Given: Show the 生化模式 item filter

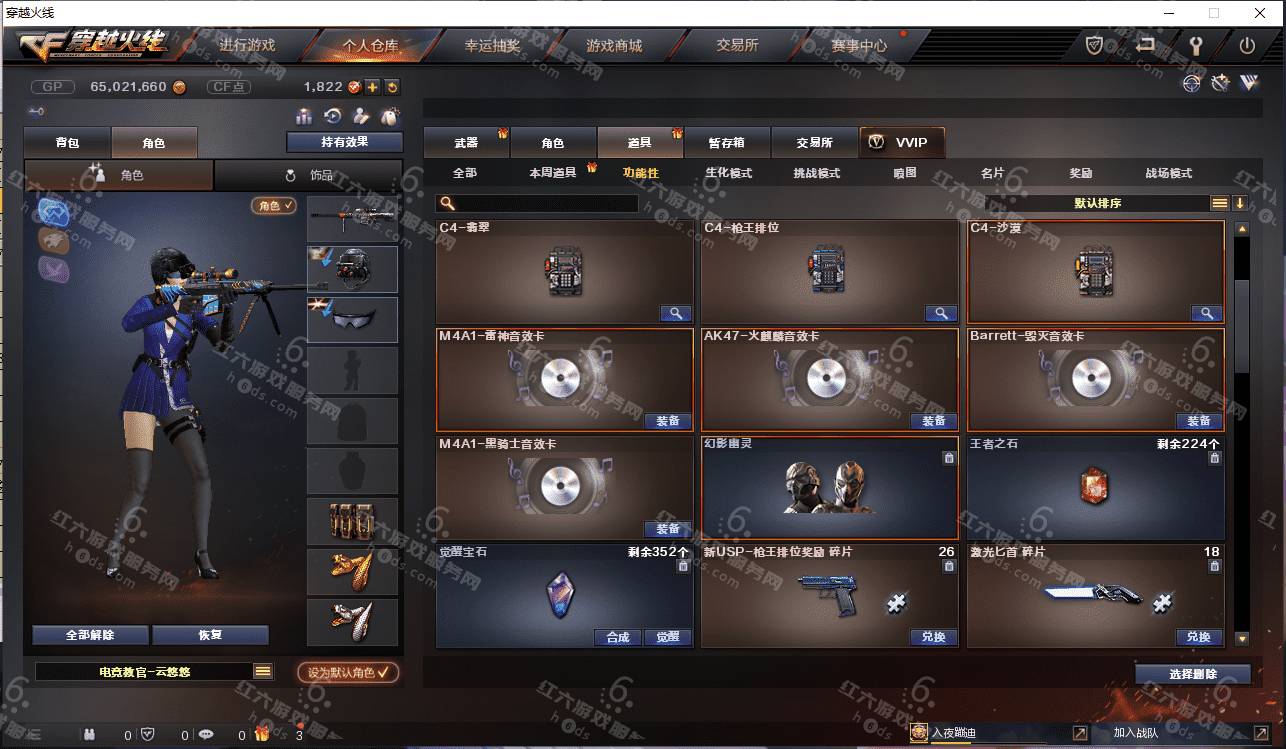Looking at the screenshot, I should [728, 173].
